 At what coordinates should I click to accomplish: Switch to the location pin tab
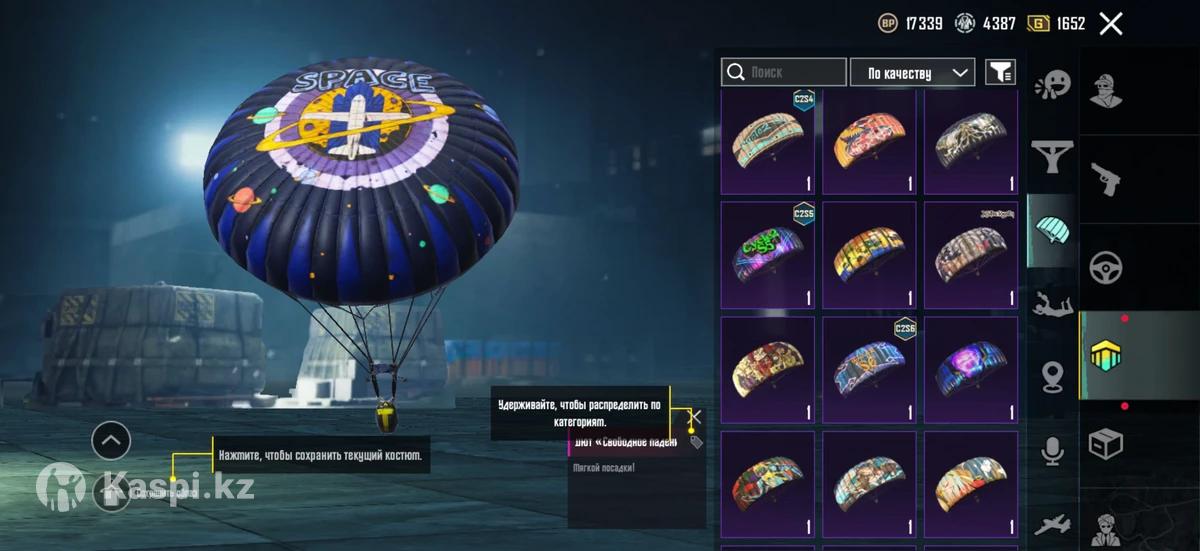click(1052, 377)
